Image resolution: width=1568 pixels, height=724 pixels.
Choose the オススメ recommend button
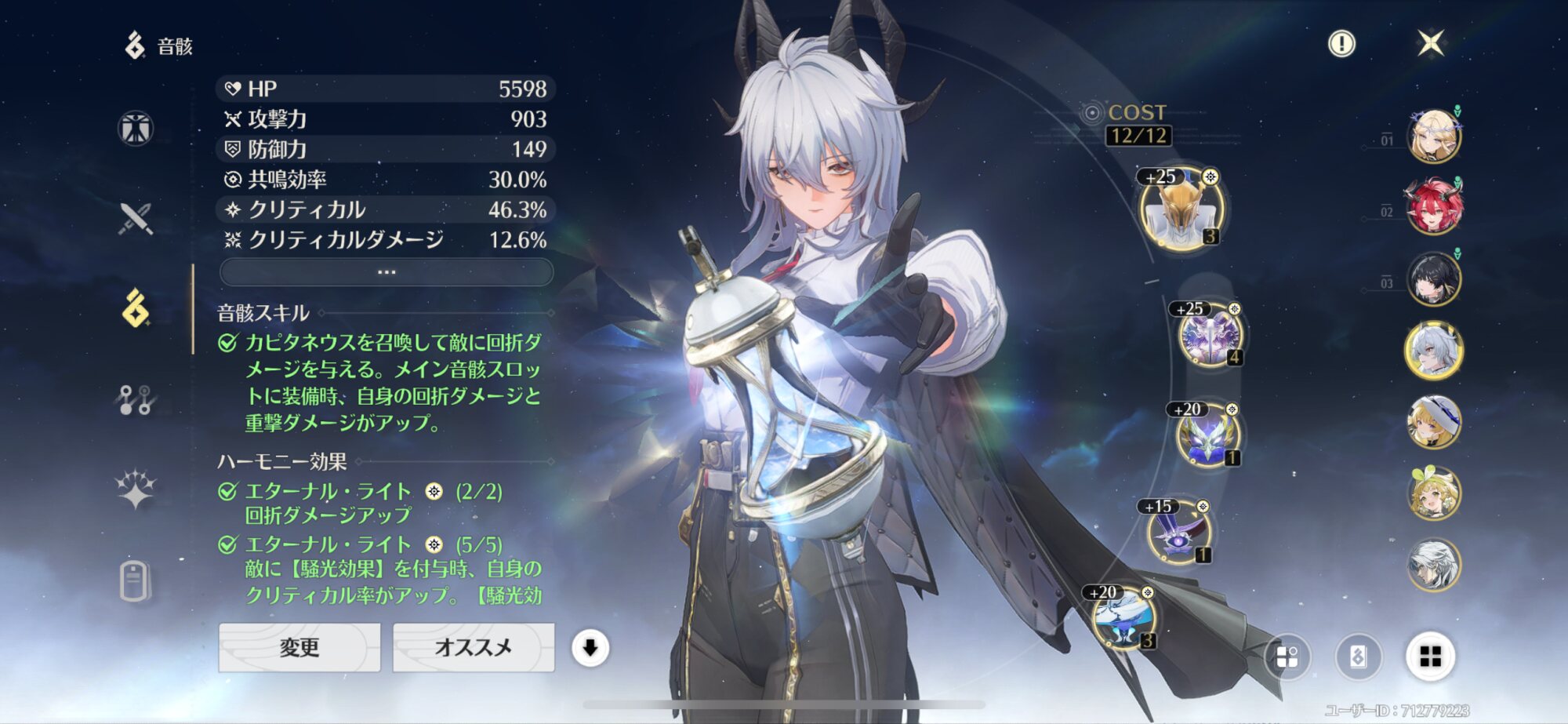click(473, 647)
